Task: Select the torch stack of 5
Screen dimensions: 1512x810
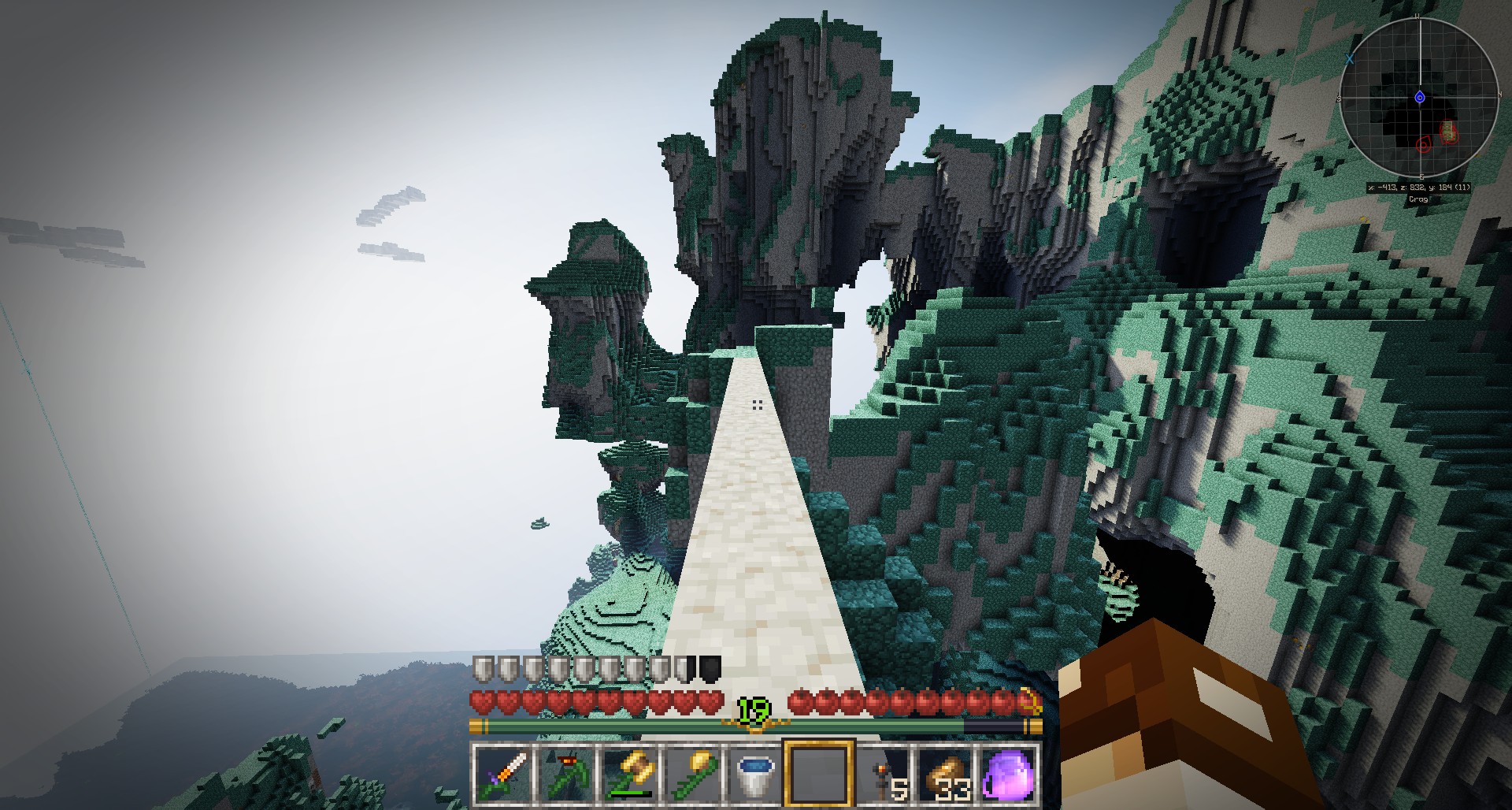Action: (884, 775)
